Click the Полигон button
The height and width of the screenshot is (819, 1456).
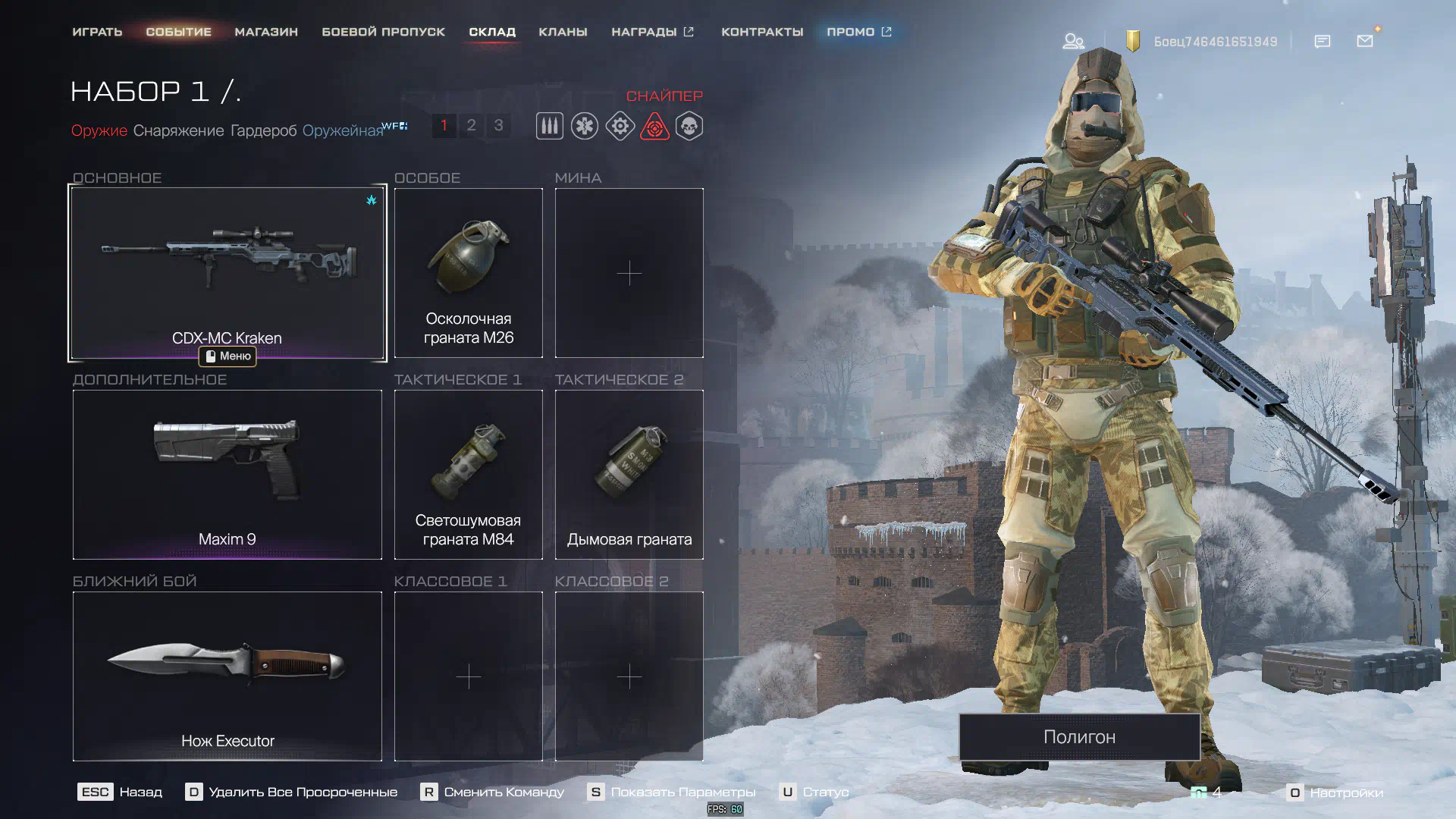point(1079,736)
